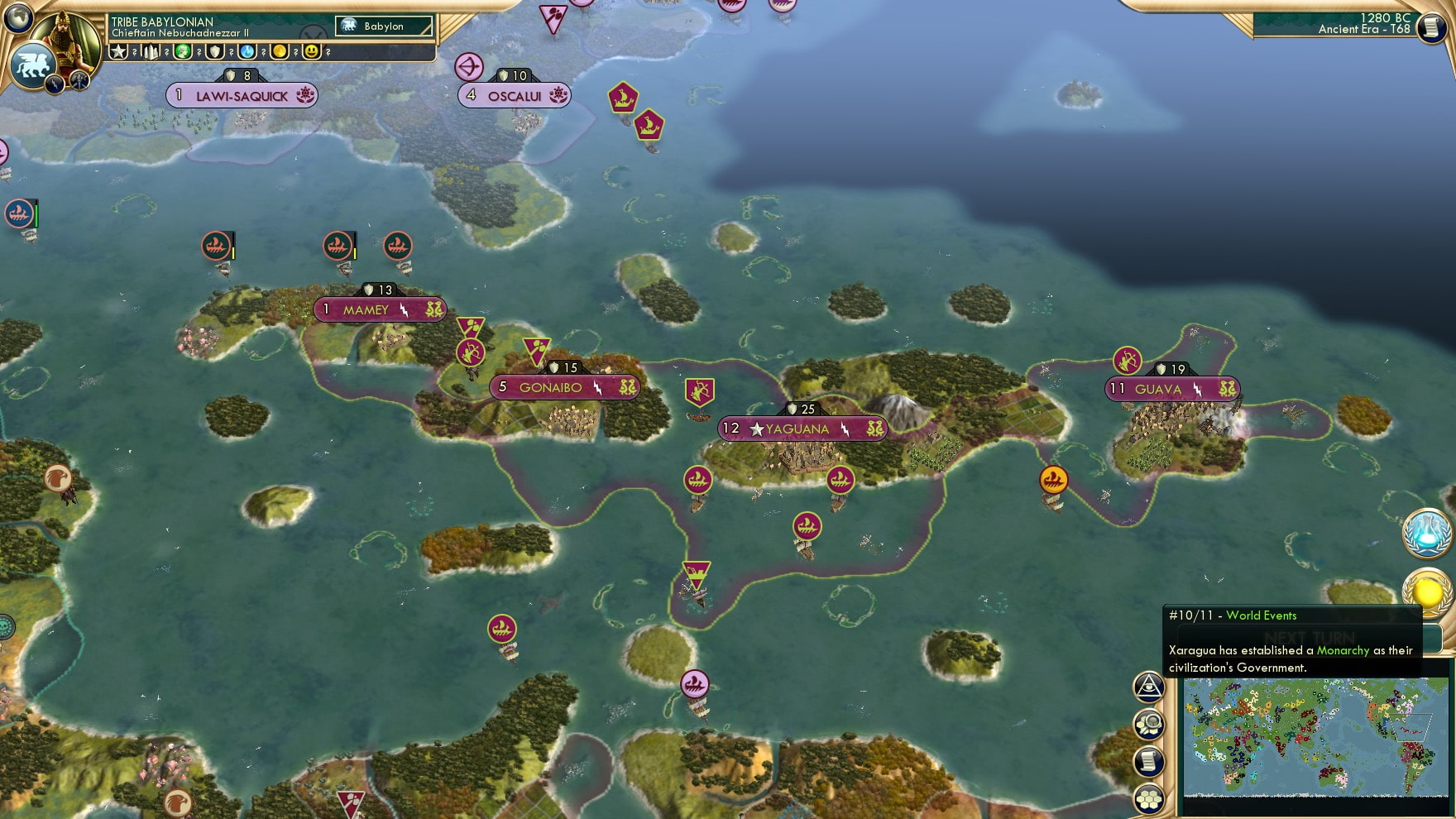Open the hex grid map options button
The width and height of the screenshot is (1456, 819).
[1149, 798]
